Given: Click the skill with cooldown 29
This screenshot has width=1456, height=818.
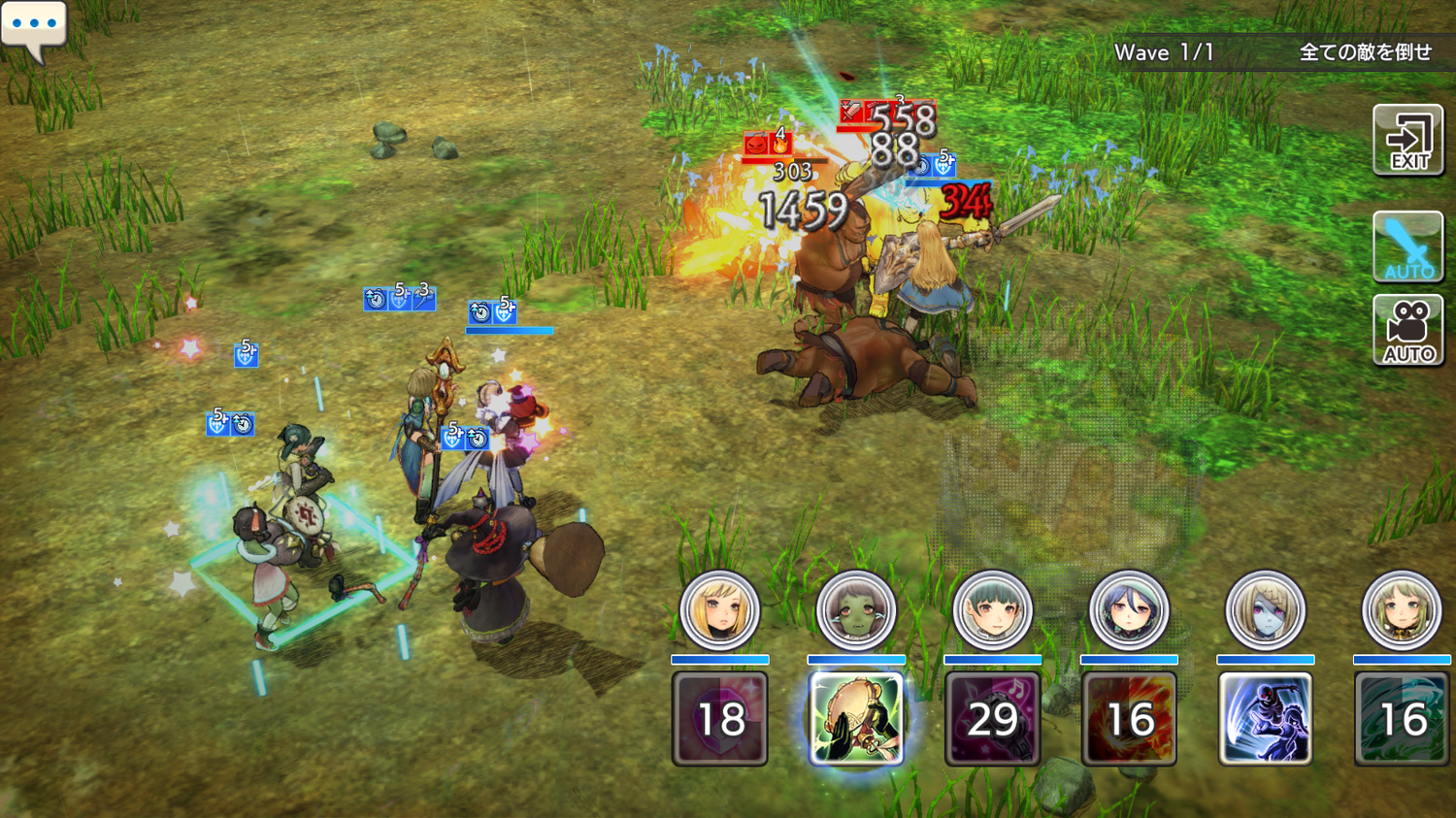Looking at the screenshot, I should tap(992, 719).
